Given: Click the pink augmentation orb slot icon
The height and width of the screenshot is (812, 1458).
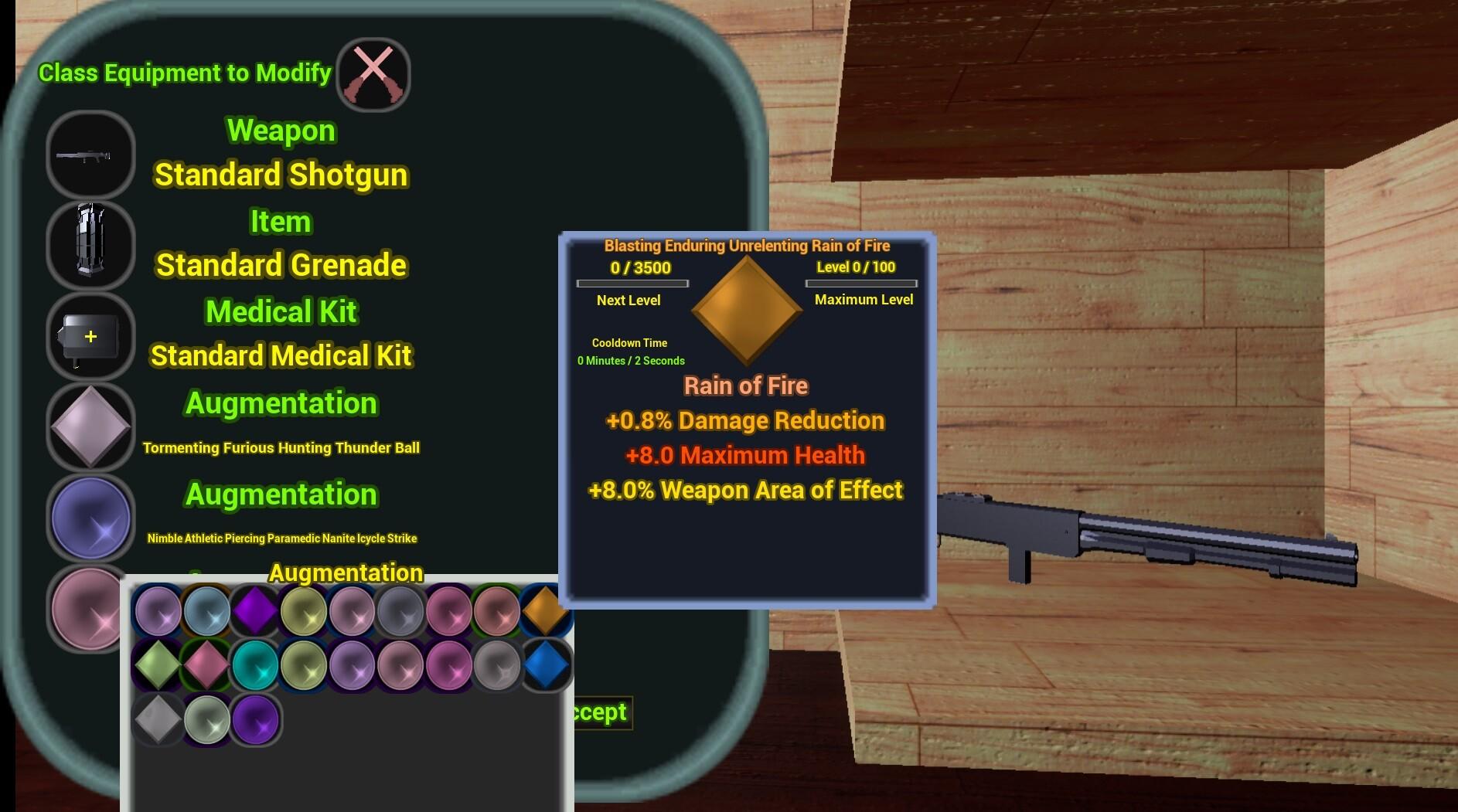Looking at the screenshot, I should tap(90, 610).
